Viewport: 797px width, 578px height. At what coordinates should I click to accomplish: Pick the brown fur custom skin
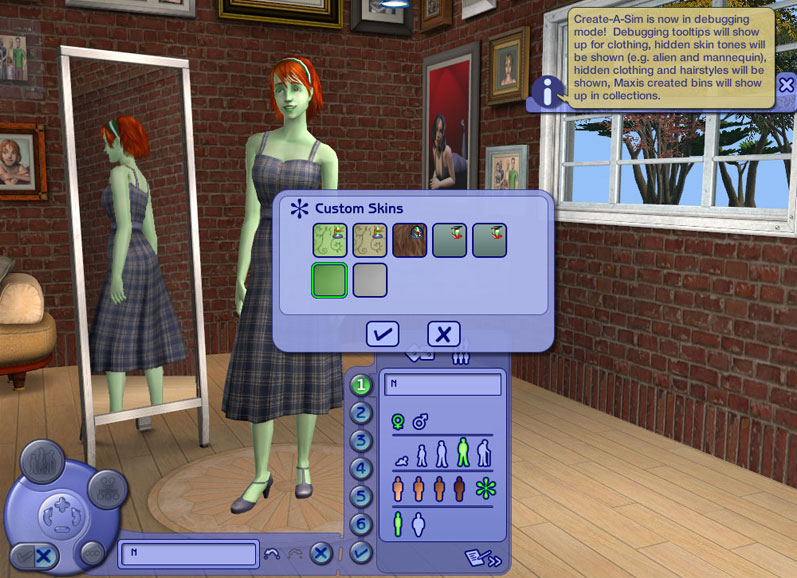pos(409,240)
